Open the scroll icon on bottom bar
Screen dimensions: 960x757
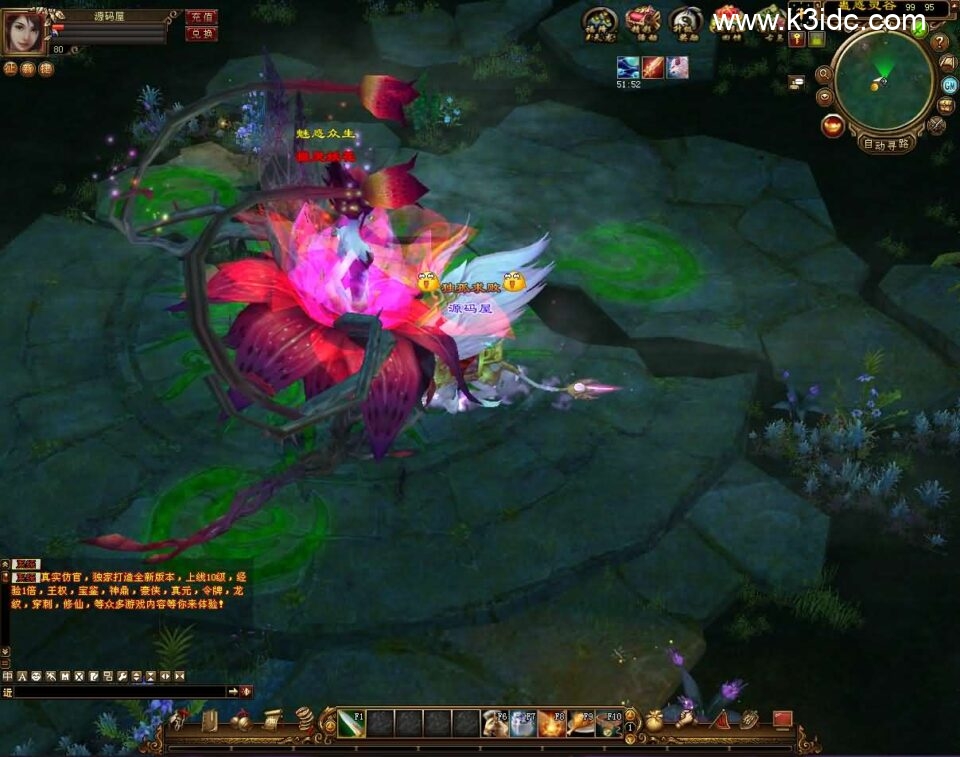[x=272, y=720]
